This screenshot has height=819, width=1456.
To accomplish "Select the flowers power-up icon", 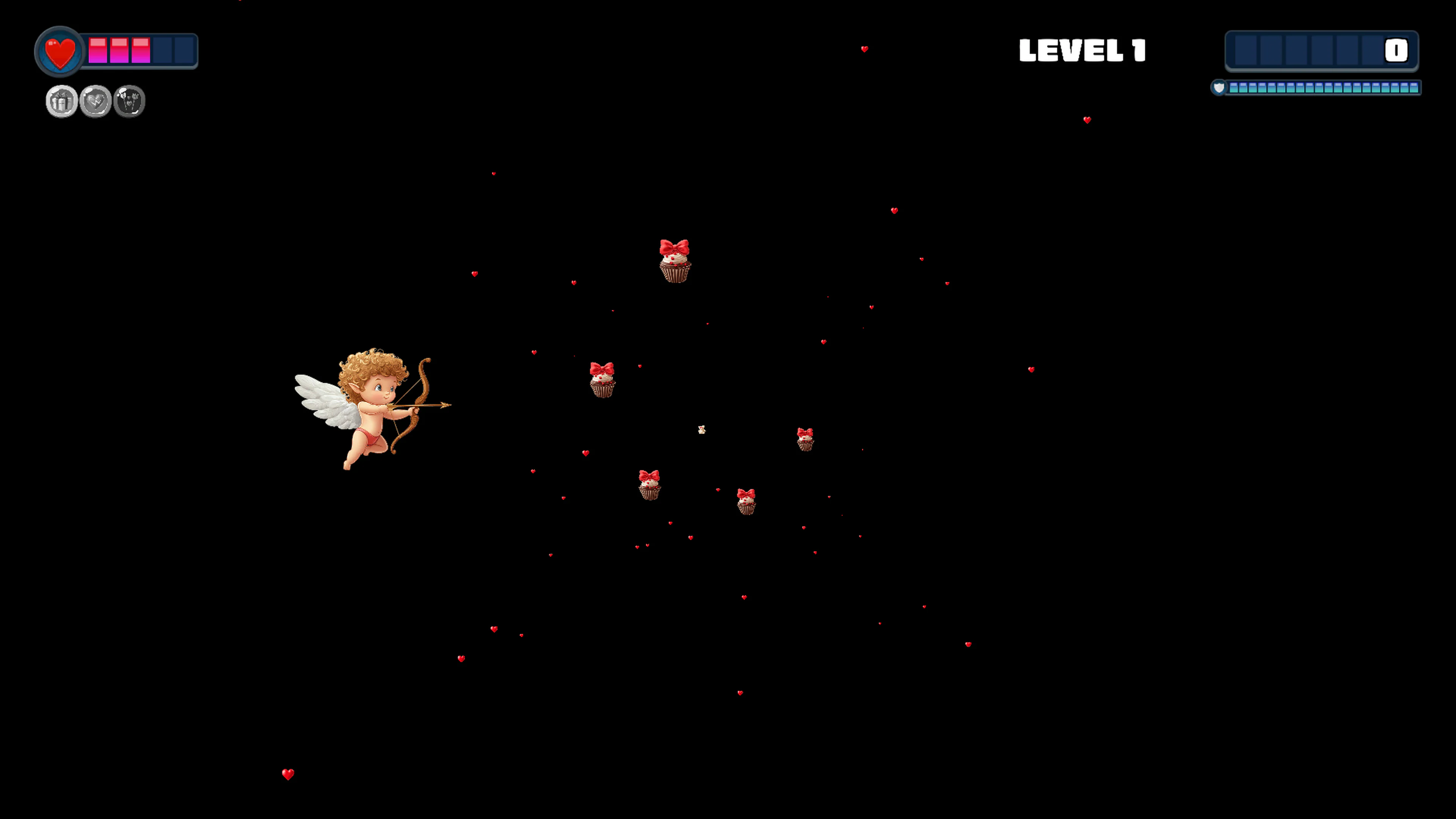I will tap(129, 100).
